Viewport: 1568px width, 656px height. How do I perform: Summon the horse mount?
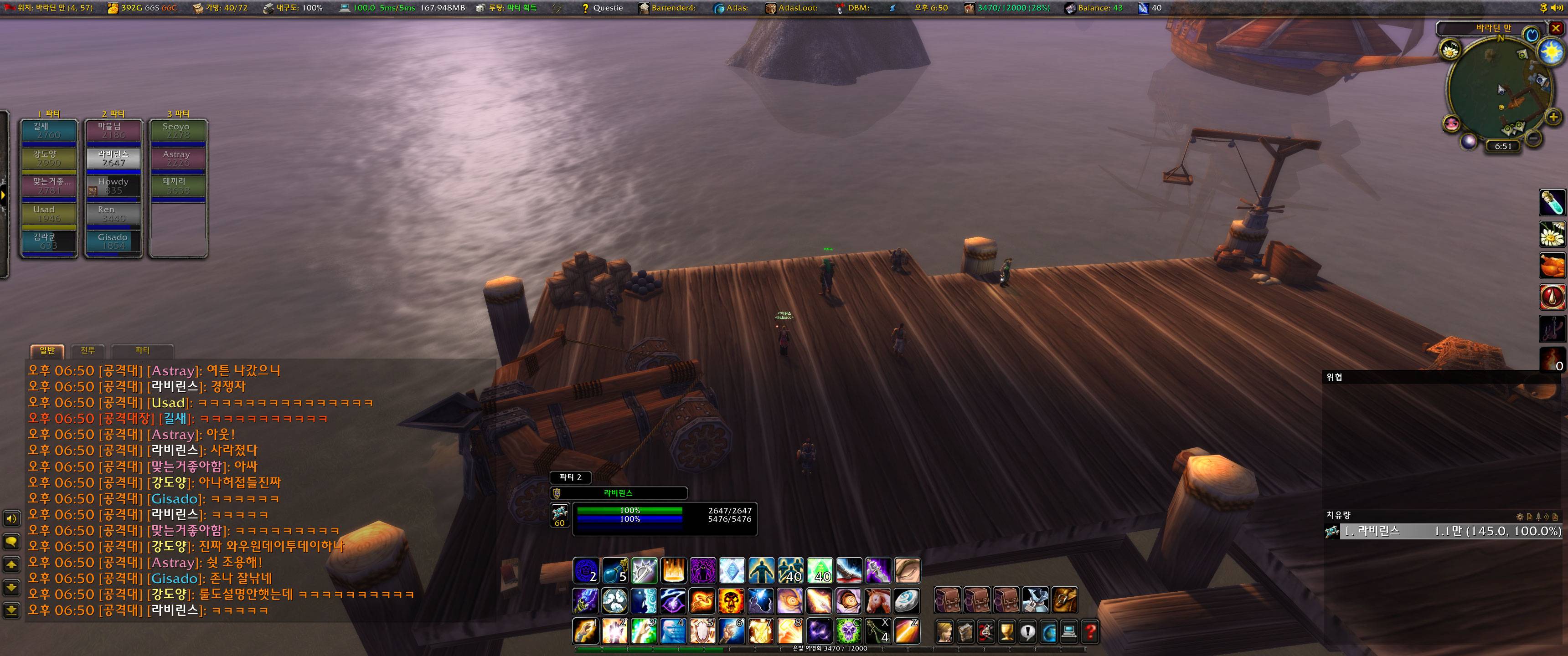point(877,601)
